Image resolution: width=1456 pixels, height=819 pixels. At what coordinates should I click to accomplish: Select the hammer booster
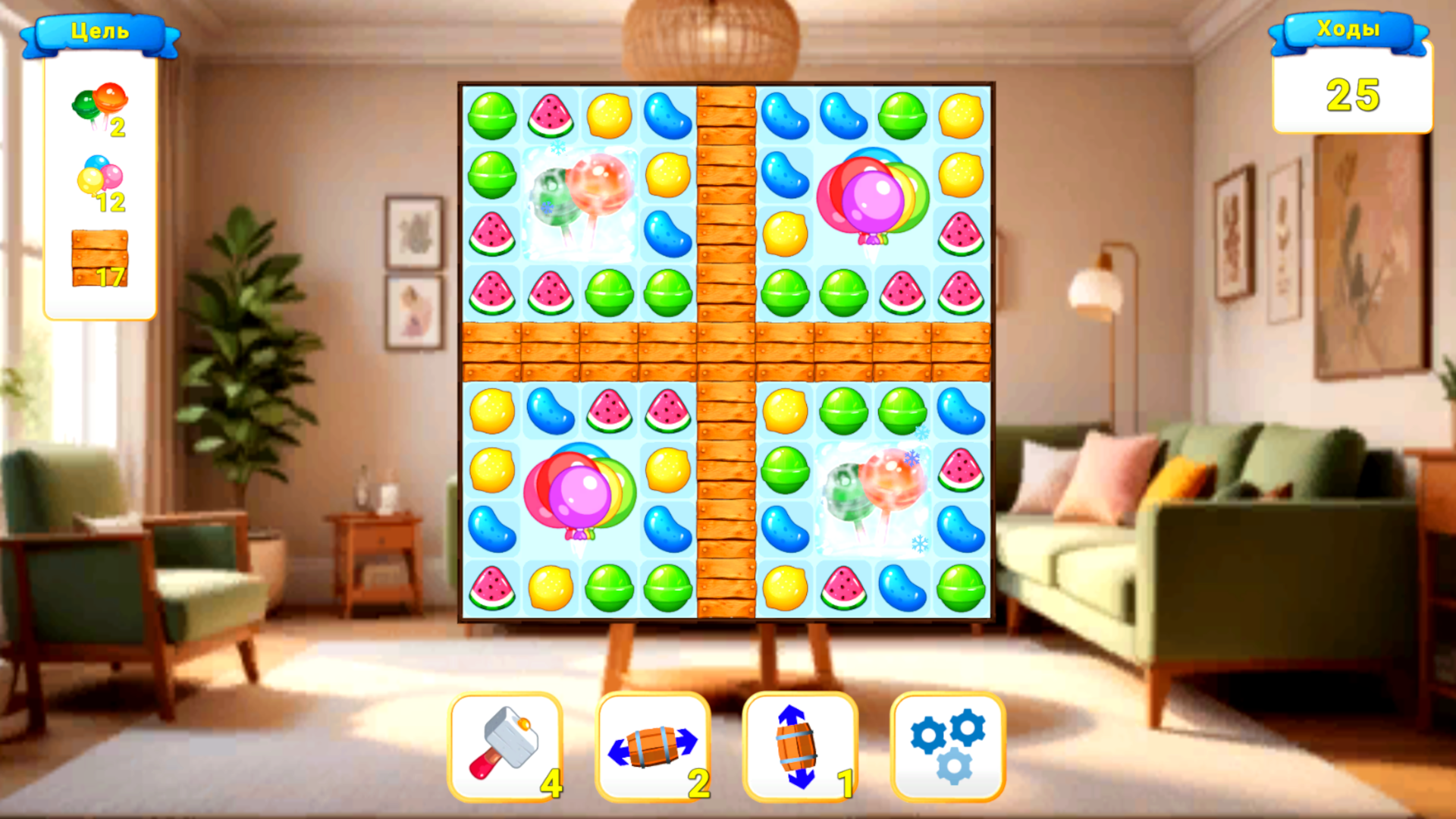pyautogui.click(x=504, y=747)
